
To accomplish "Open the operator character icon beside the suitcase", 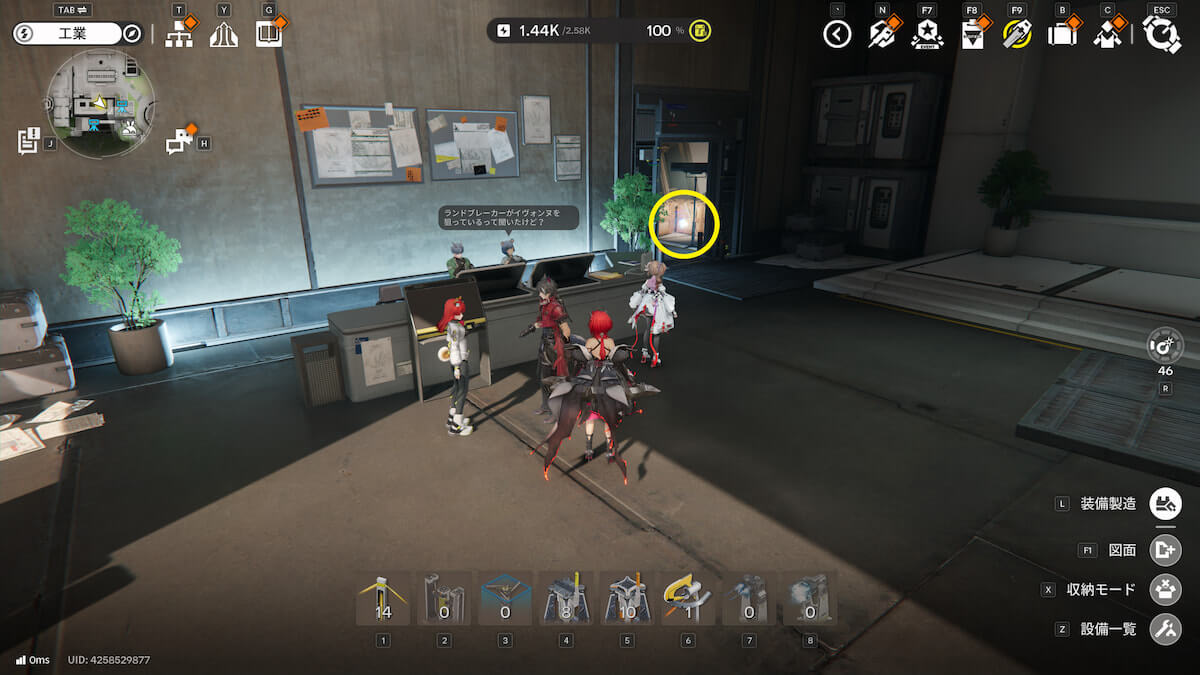I will click(1107, 34).
